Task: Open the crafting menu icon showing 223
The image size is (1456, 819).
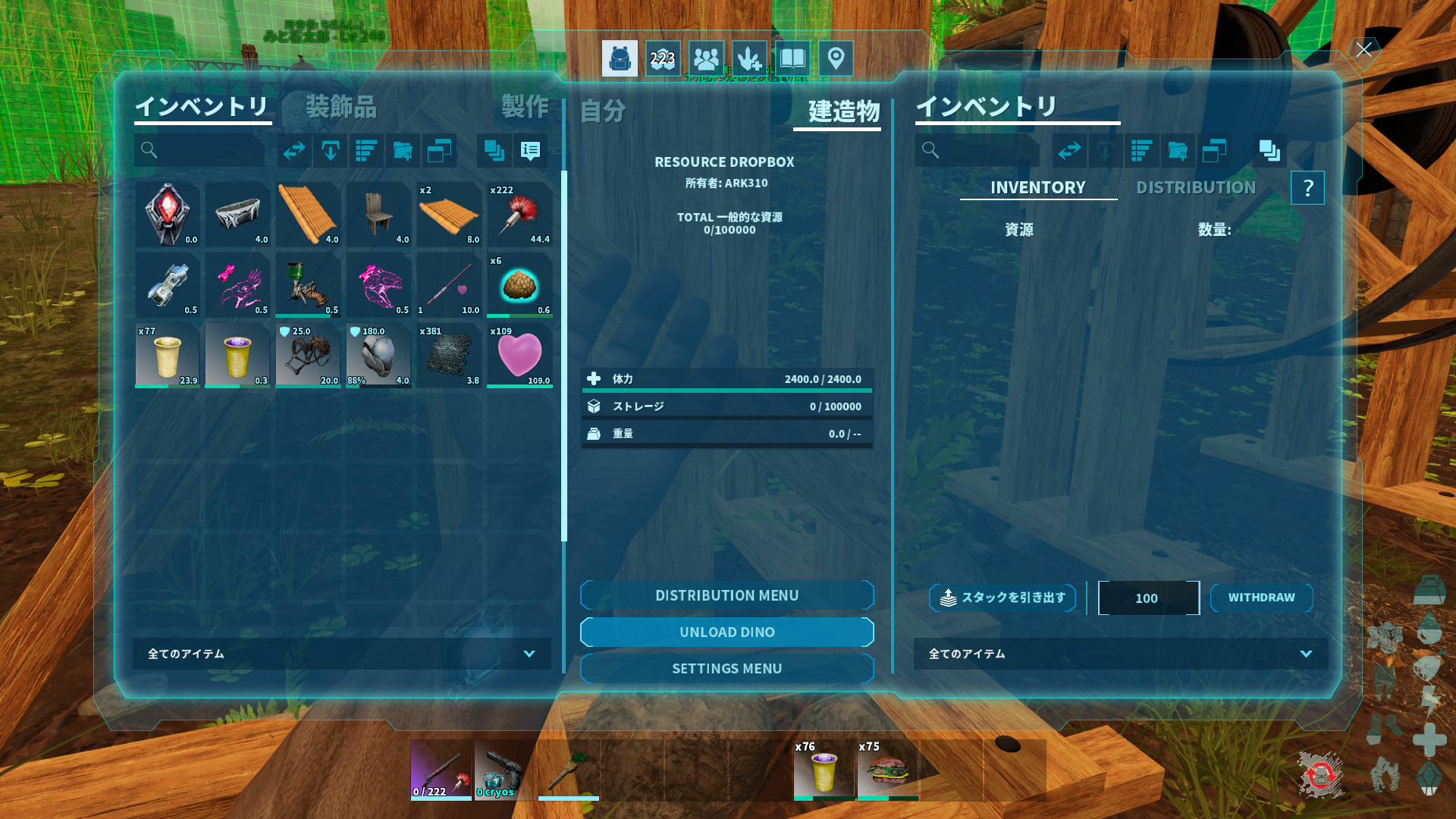Action: tap(662, 58)
